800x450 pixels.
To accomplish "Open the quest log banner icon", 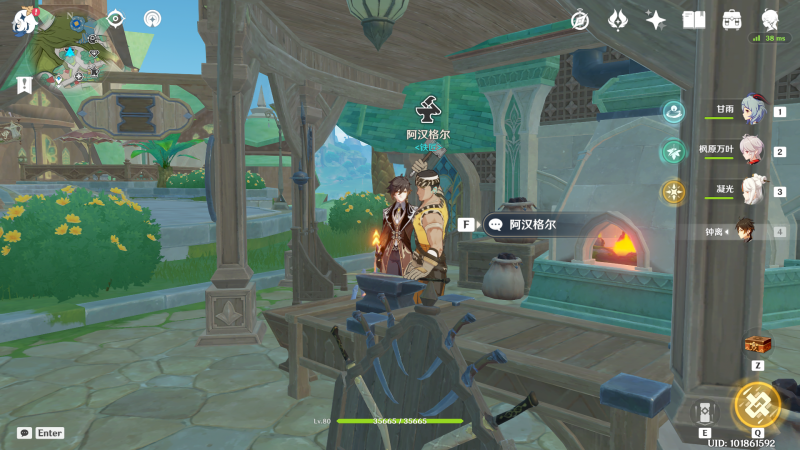I will [23, 85].
